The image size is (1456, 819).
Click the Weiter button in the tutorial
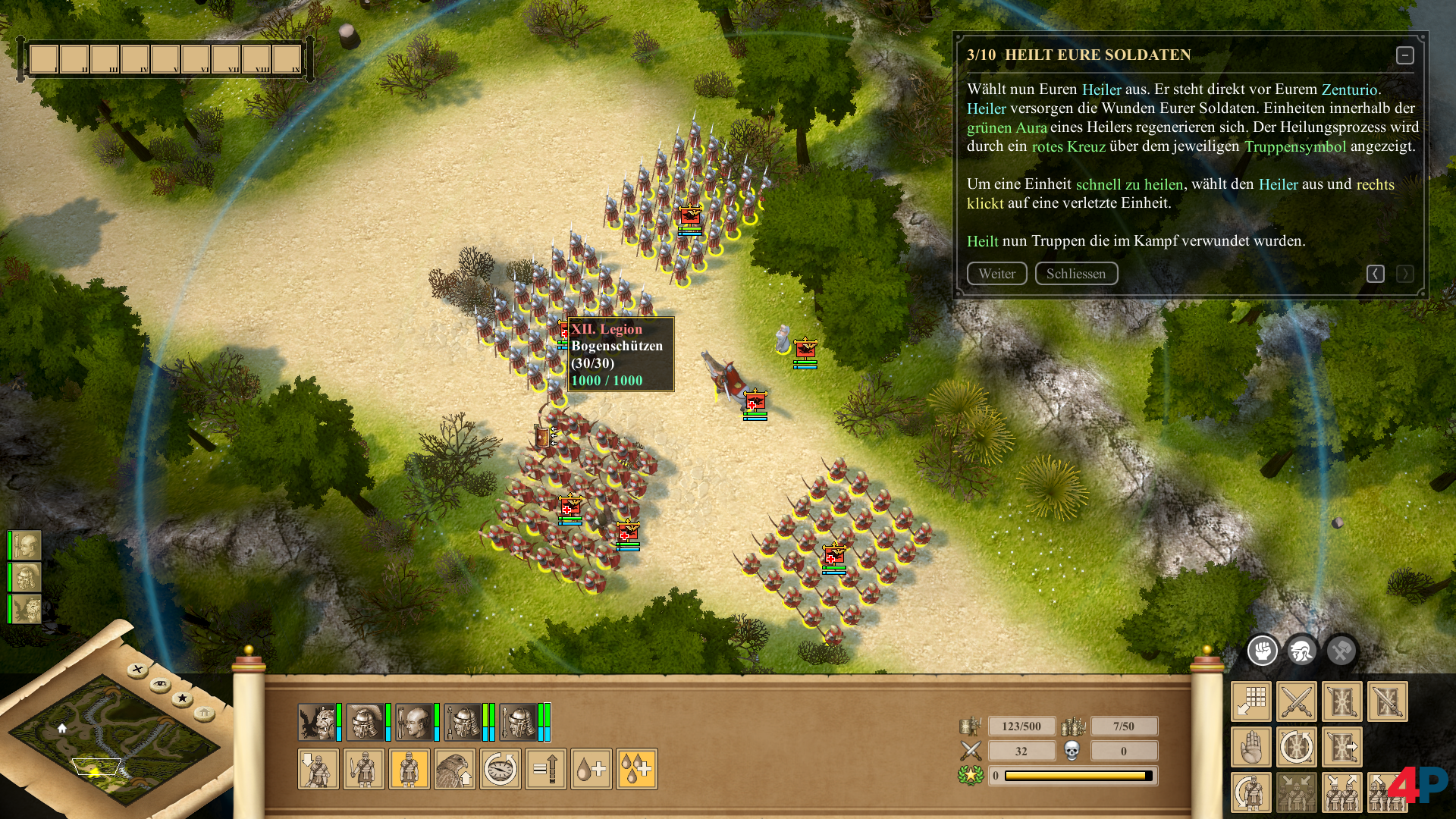click(x=996, y=274)
